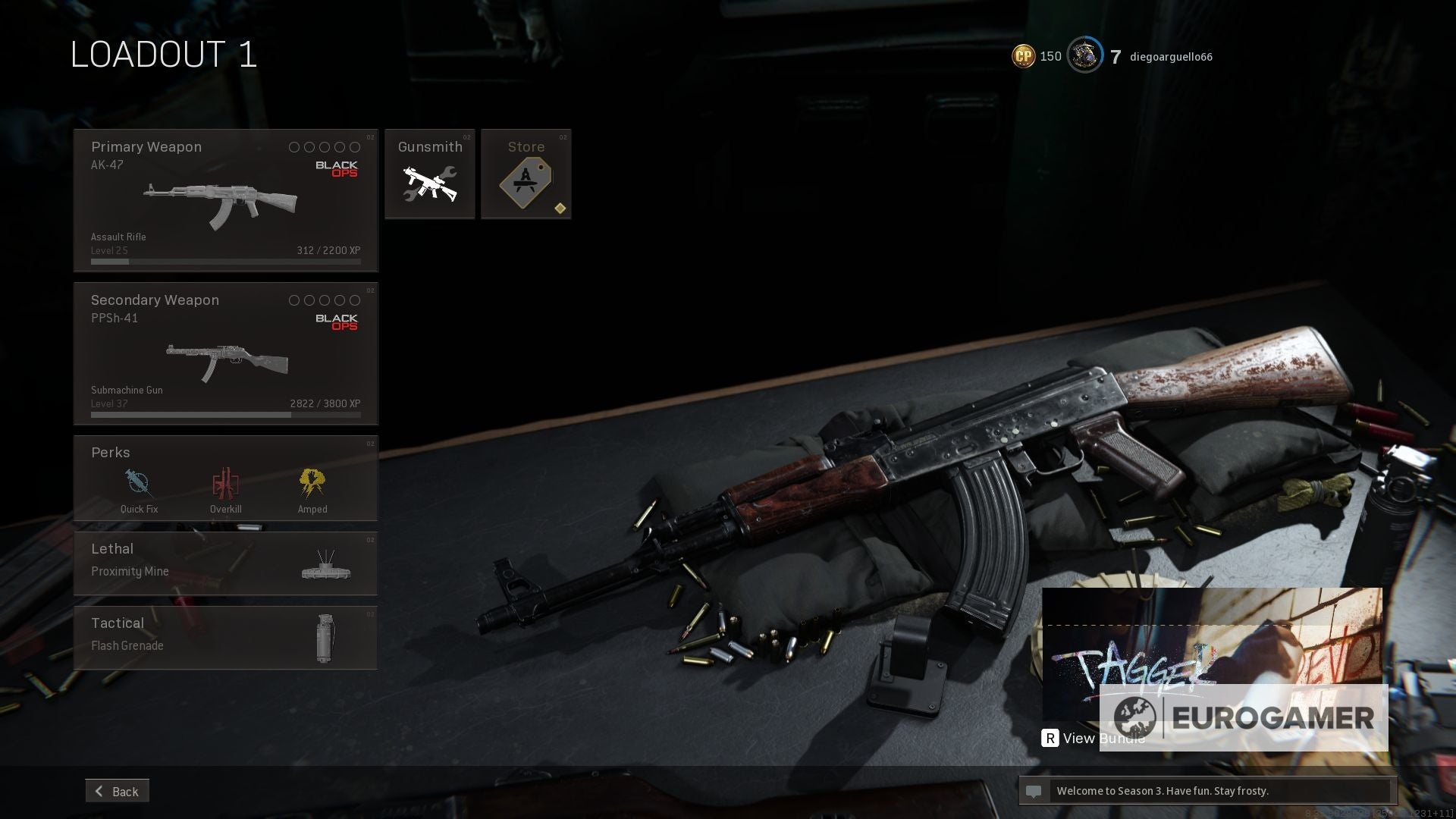Toggle the fifth AK-47 attachment dot

355,148
